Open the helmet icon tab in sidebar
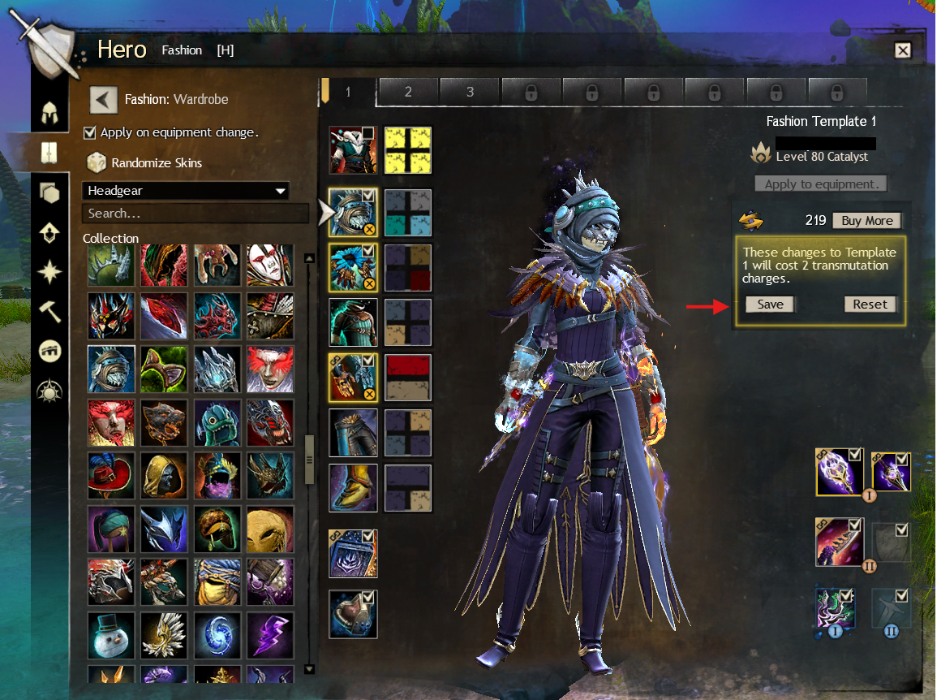Screen dimensions: 936x700 pos(48,112)
